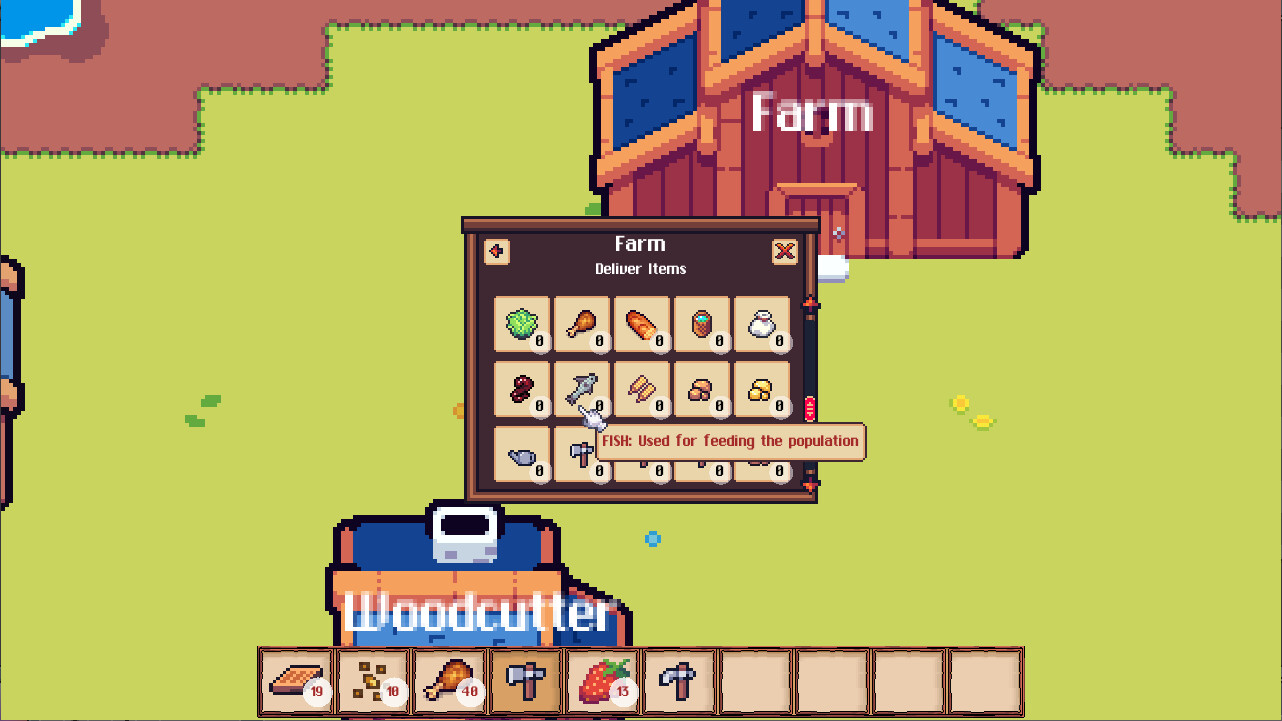Viewport: 1282px width, 721px height.
Task: Select the seeds slot in the hotbar
Action: [x=372, y=681]
